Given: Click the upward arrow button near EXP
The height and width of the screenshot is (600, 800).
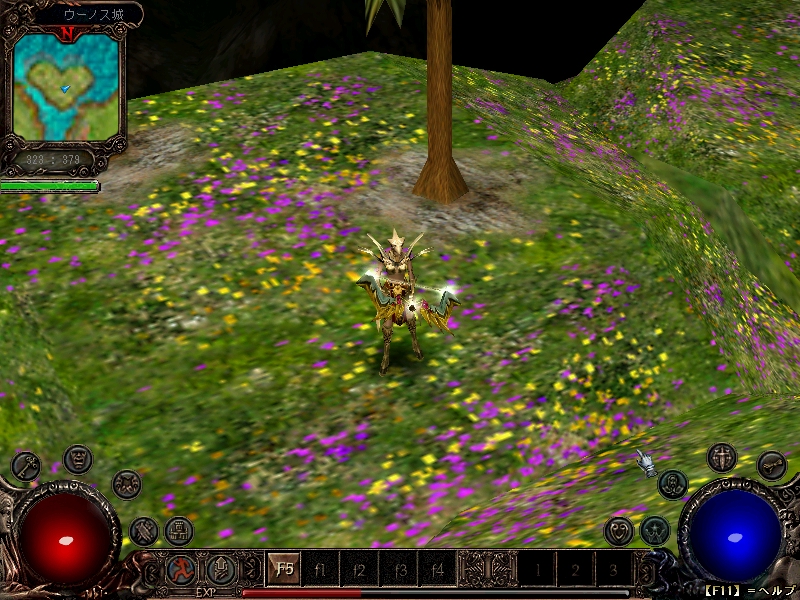Looking at the screenshot, I should 220,570.
